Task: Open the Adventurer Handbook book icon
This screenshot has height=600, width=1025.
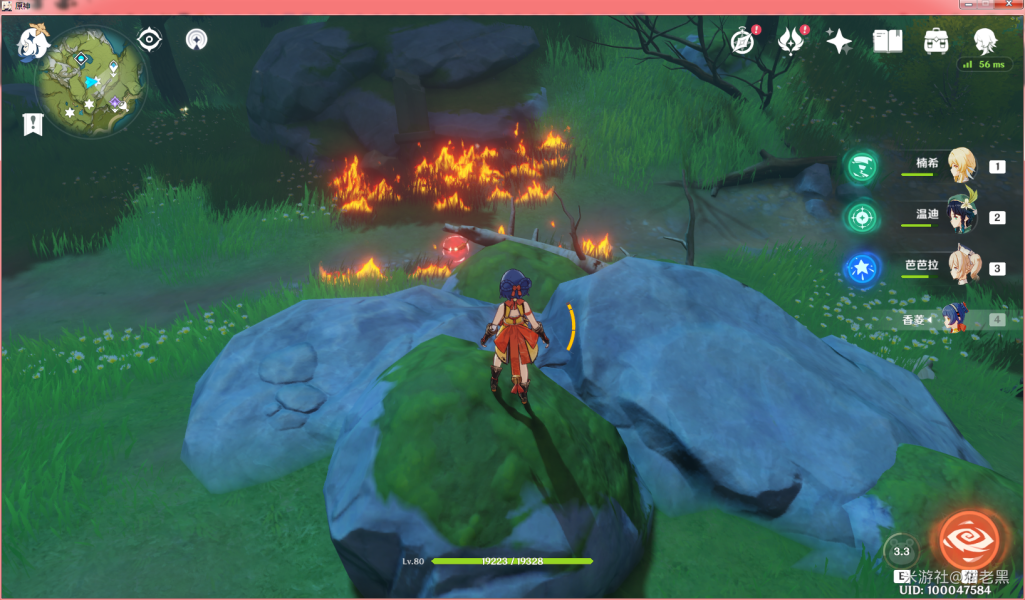Action: coord(888,41)
